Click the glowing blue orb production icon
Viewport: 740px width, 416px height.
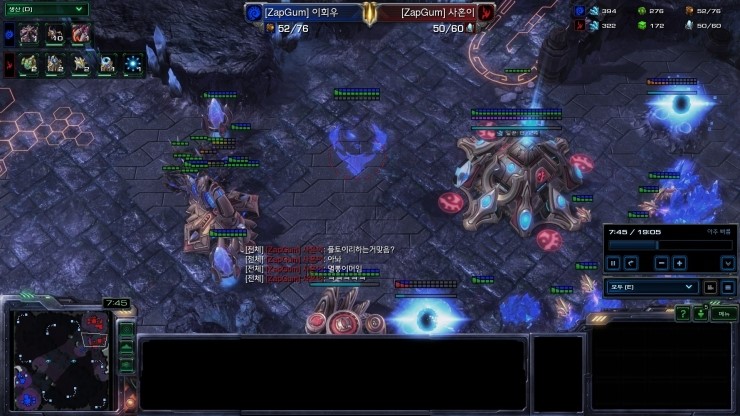tap(134, 65)
